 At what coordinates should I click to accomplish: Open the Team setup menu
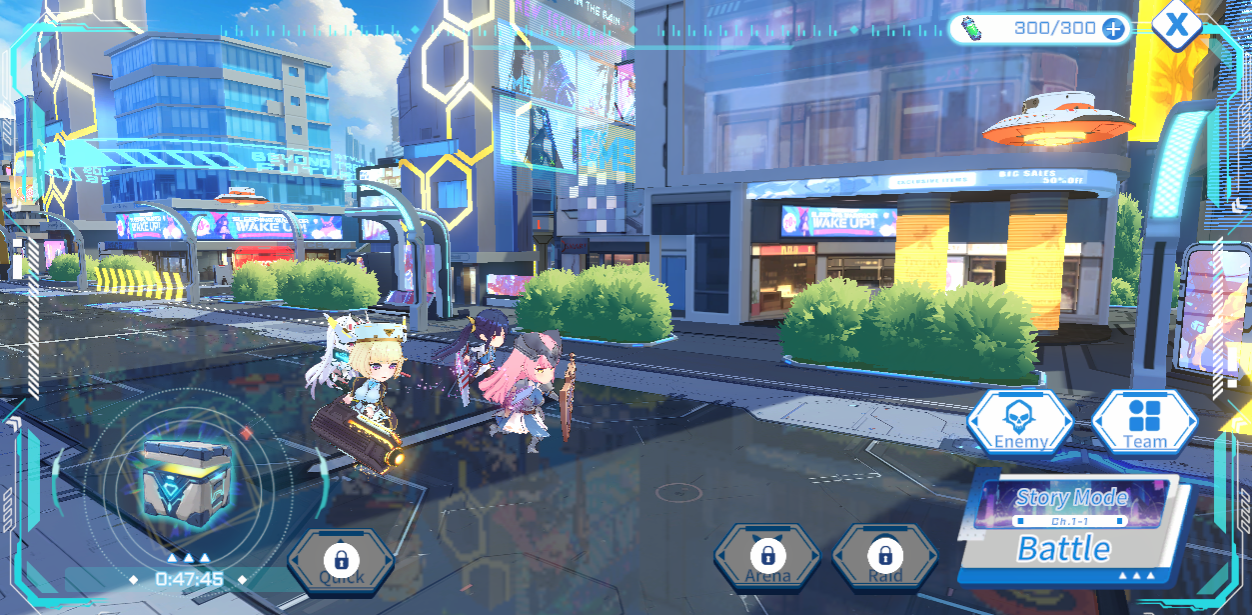(1144, 421)
